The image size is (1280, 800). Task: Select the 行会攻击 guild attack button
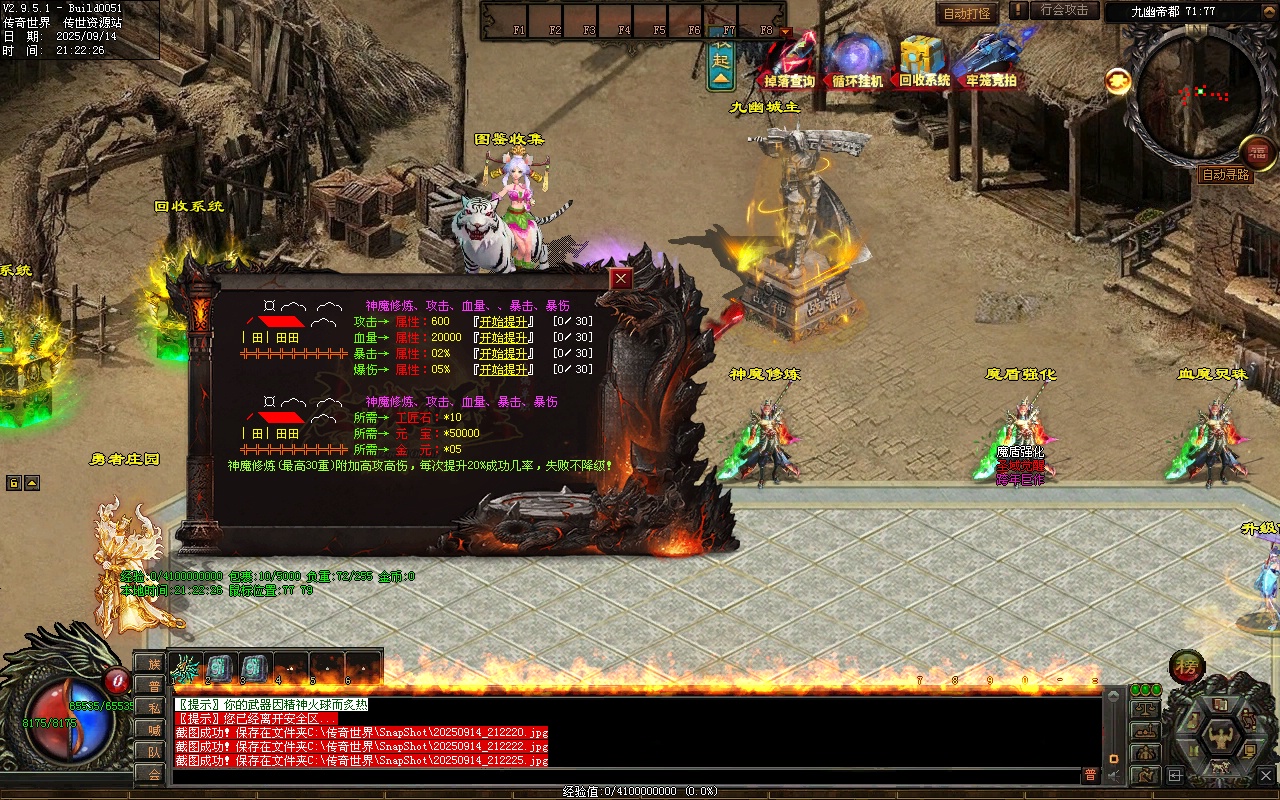(x=1064, y=11)
